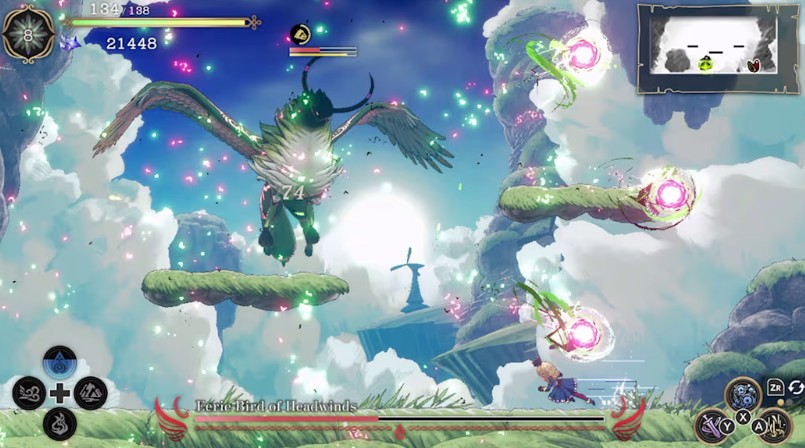Activate the mountain earth element icon
The height and width of the screenshot is (448, 805).
pyautogui.click(x=91, y=393)
